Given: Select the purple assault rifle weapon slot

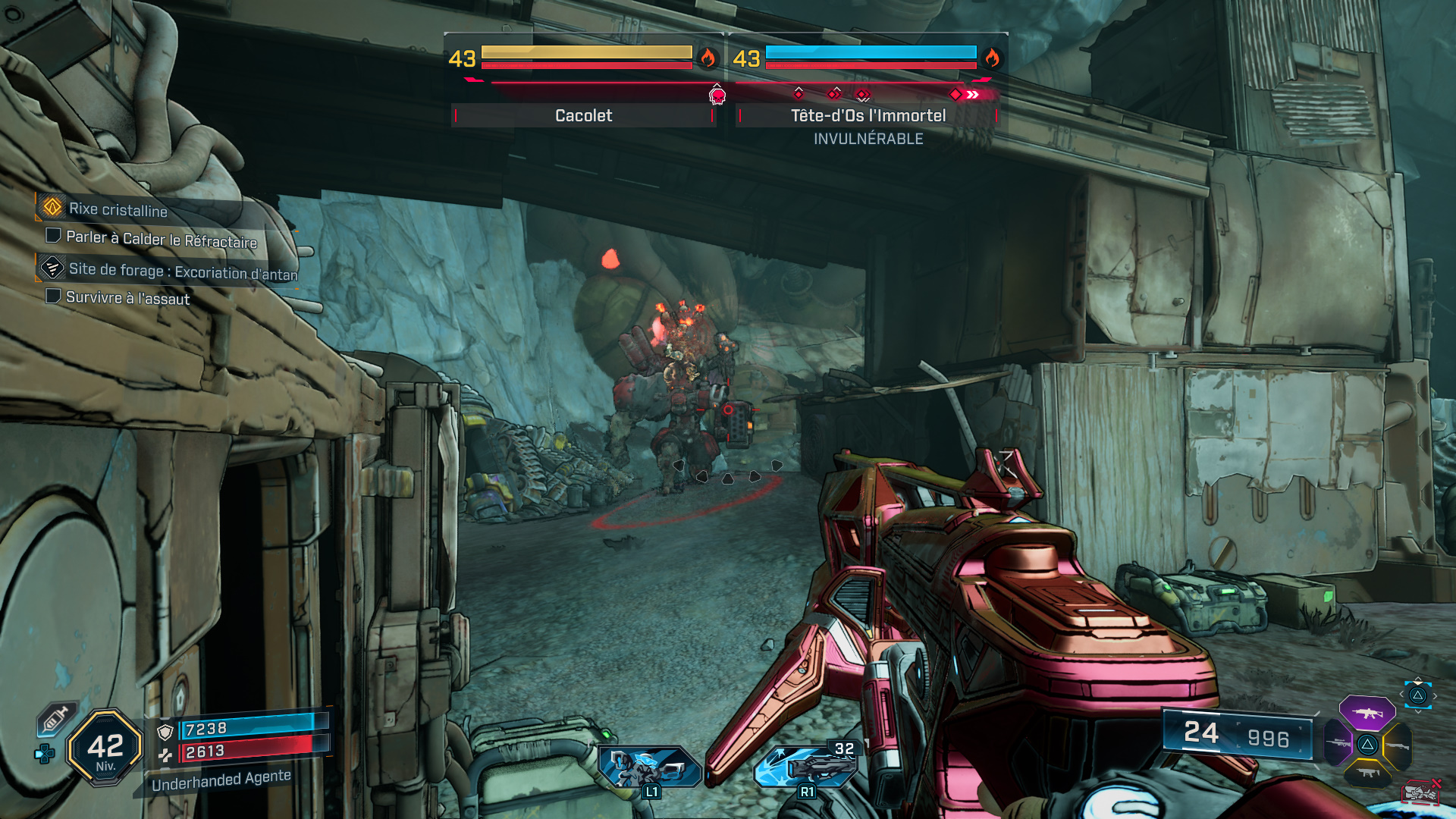Looking at the screenshot, I should (1367, 713).
